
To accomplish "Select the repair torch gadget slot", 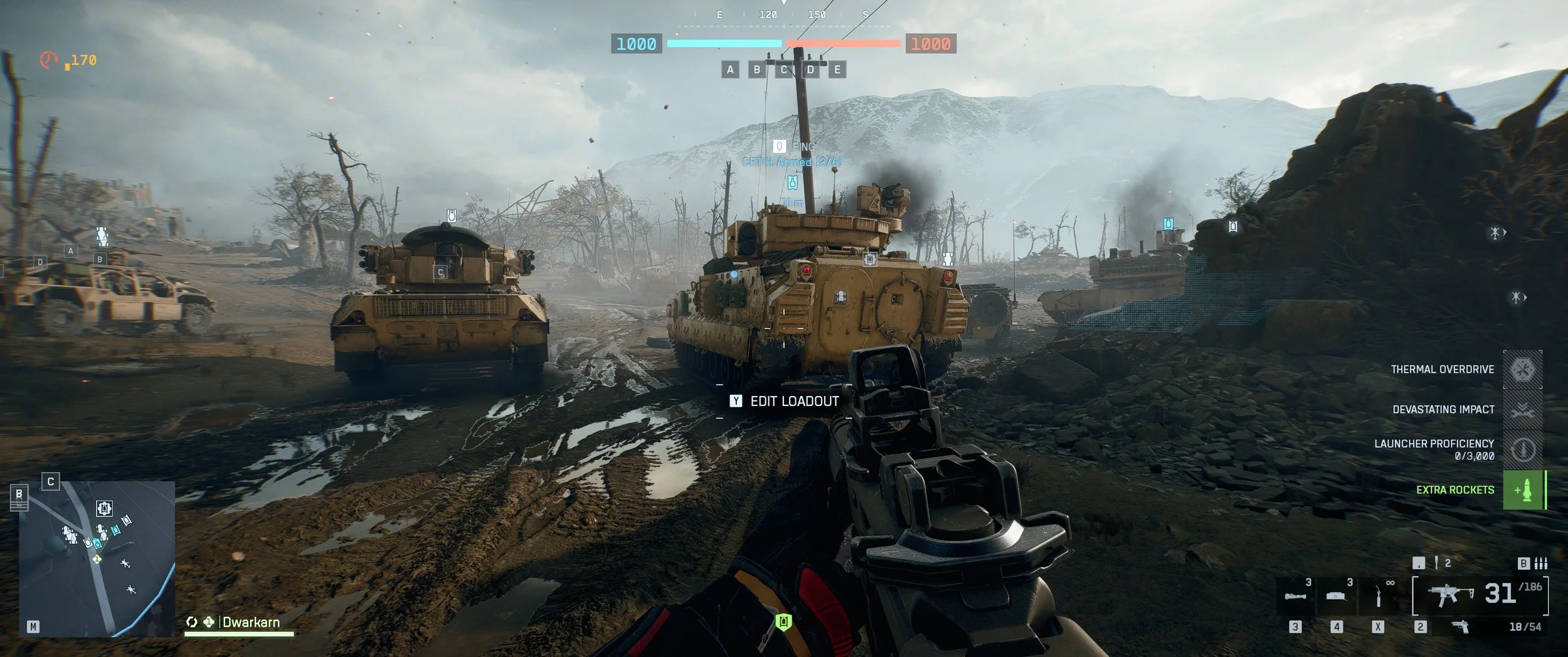I will pos(1378,596).
